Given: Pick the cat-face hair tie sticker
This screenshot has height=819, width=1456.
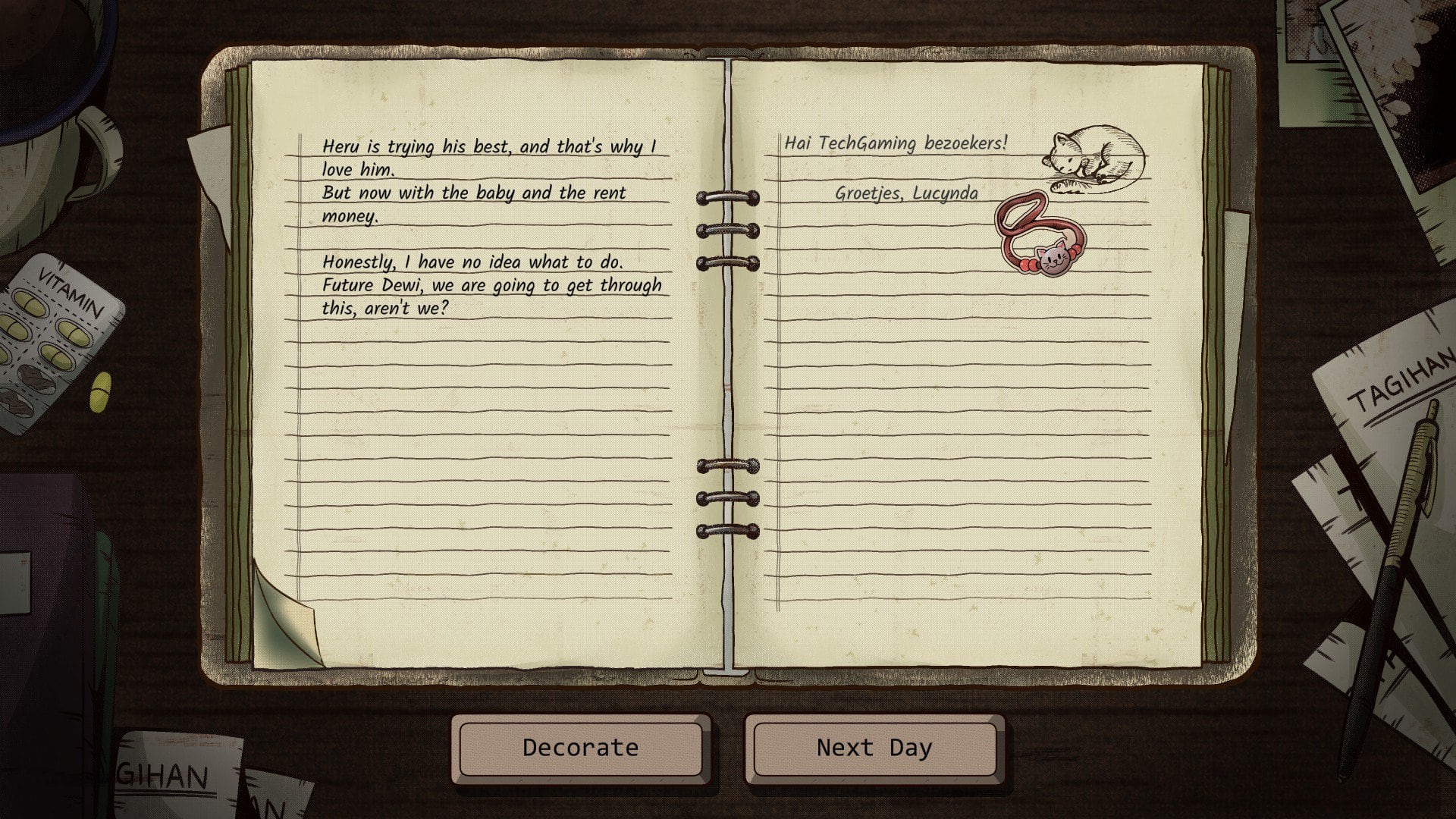Looking at the screenshot, I should pos(1035,237).
